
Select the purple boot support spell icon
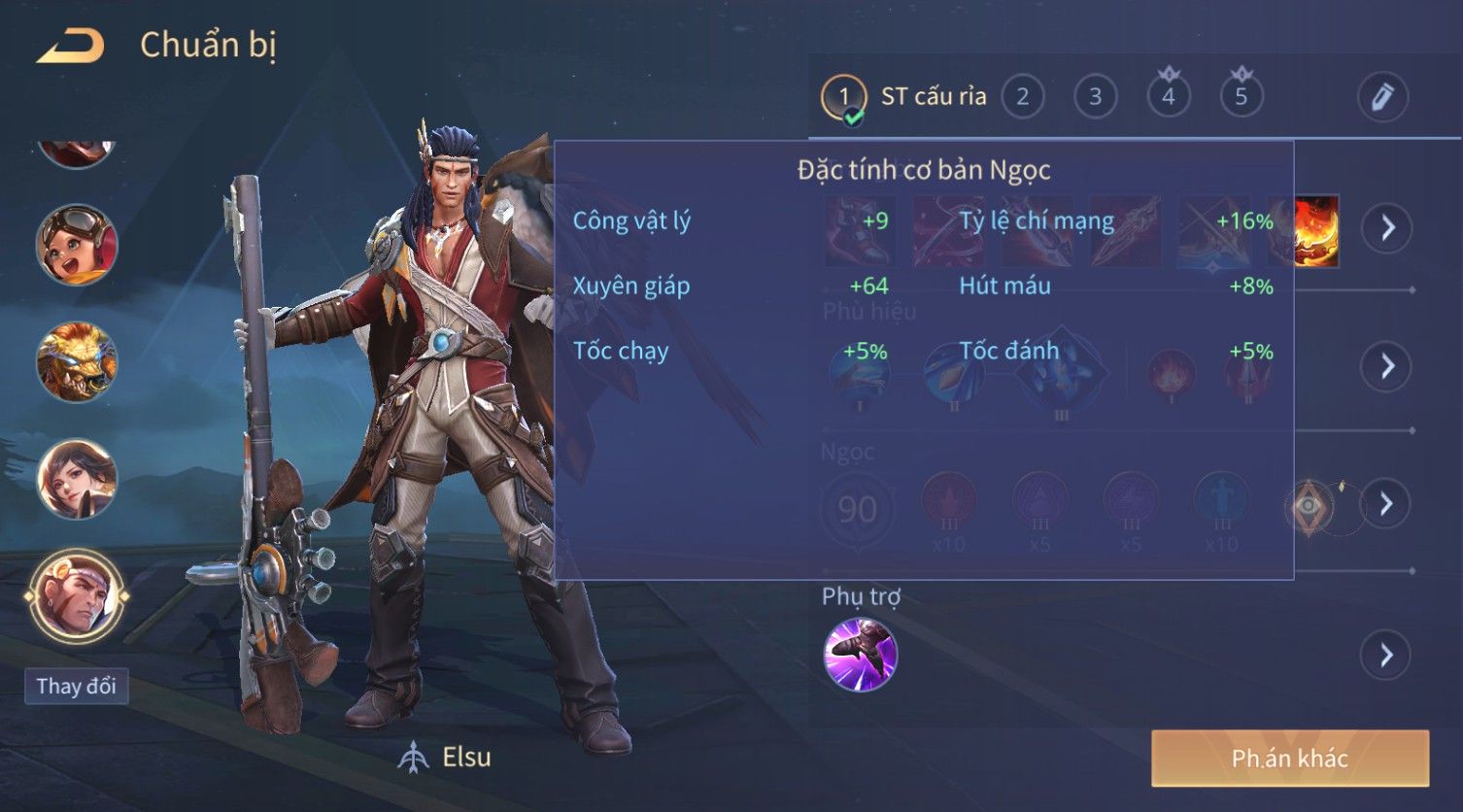[860, 655]
